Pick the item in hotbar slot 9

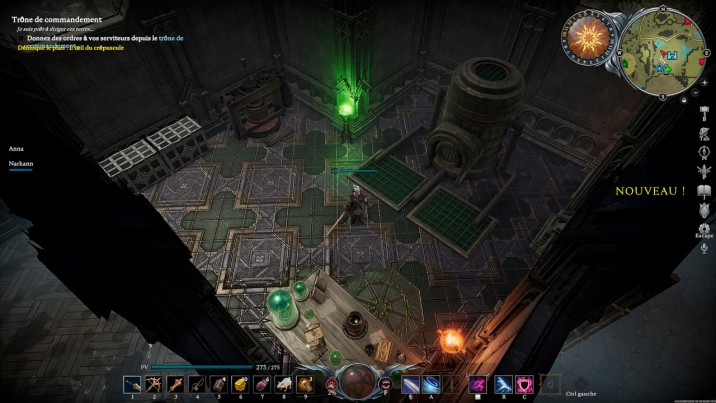click(304, 384)
